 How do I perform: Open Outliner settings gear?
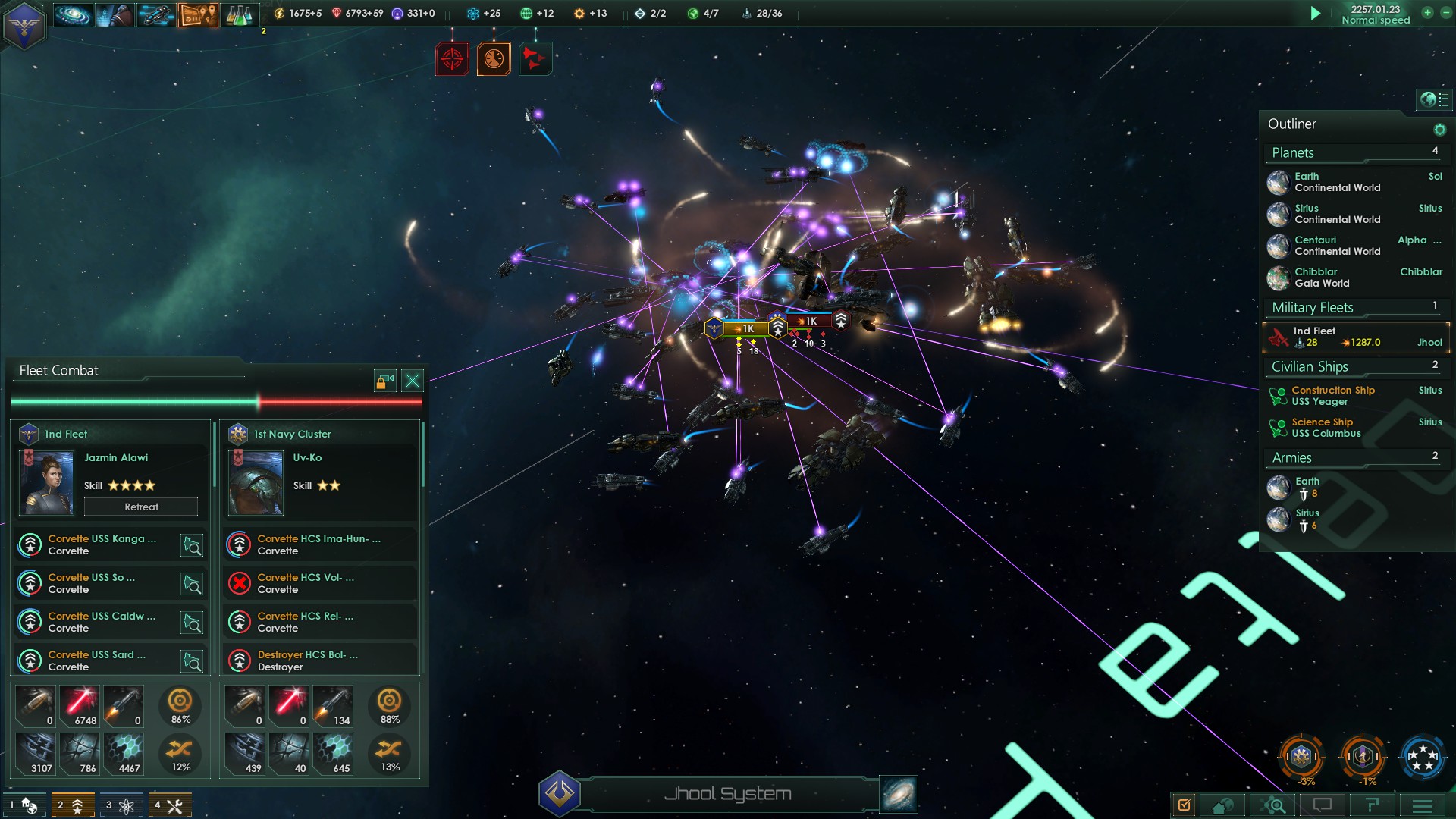point(1439,130)
